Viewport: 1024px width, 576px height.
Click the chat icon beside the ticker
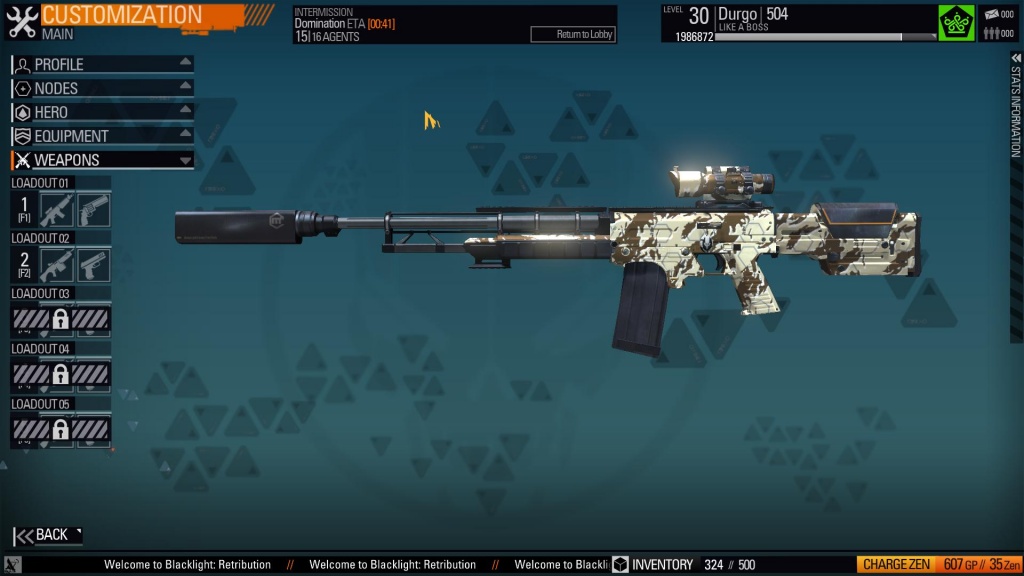pos(13,565)
